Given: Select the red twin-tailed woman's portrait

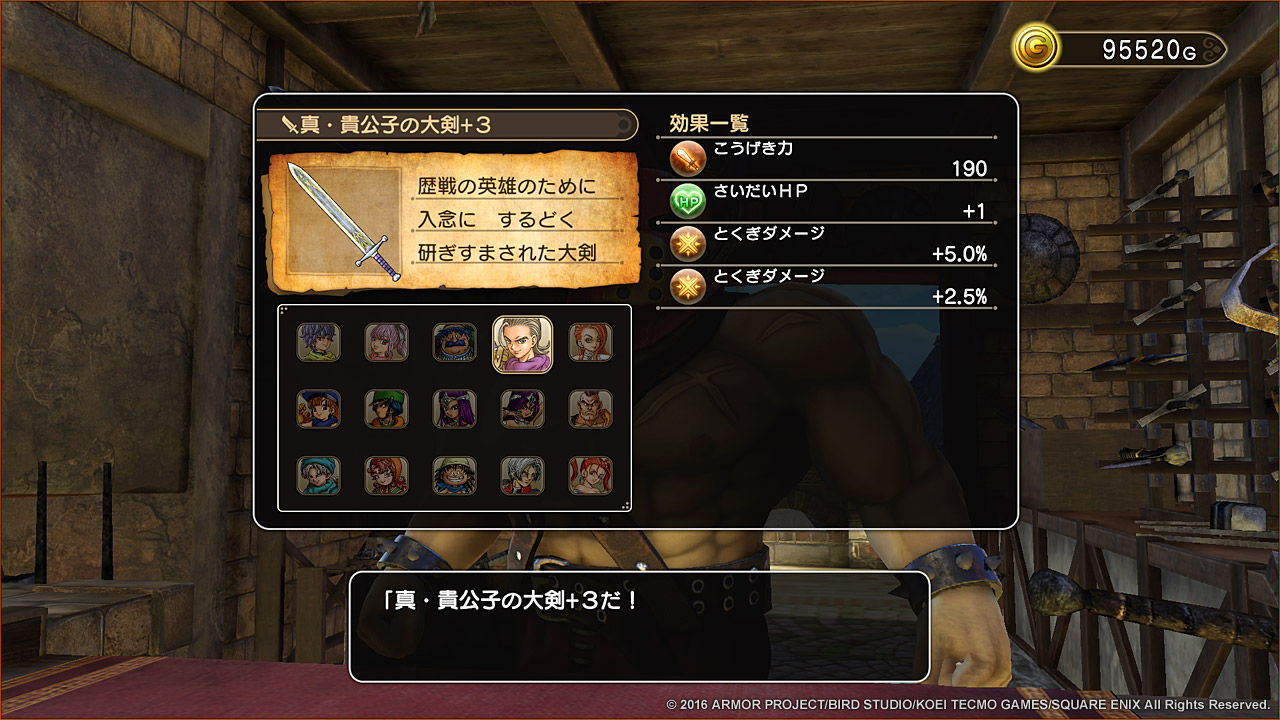Looking at the screenshot, I should coord(589,477).
